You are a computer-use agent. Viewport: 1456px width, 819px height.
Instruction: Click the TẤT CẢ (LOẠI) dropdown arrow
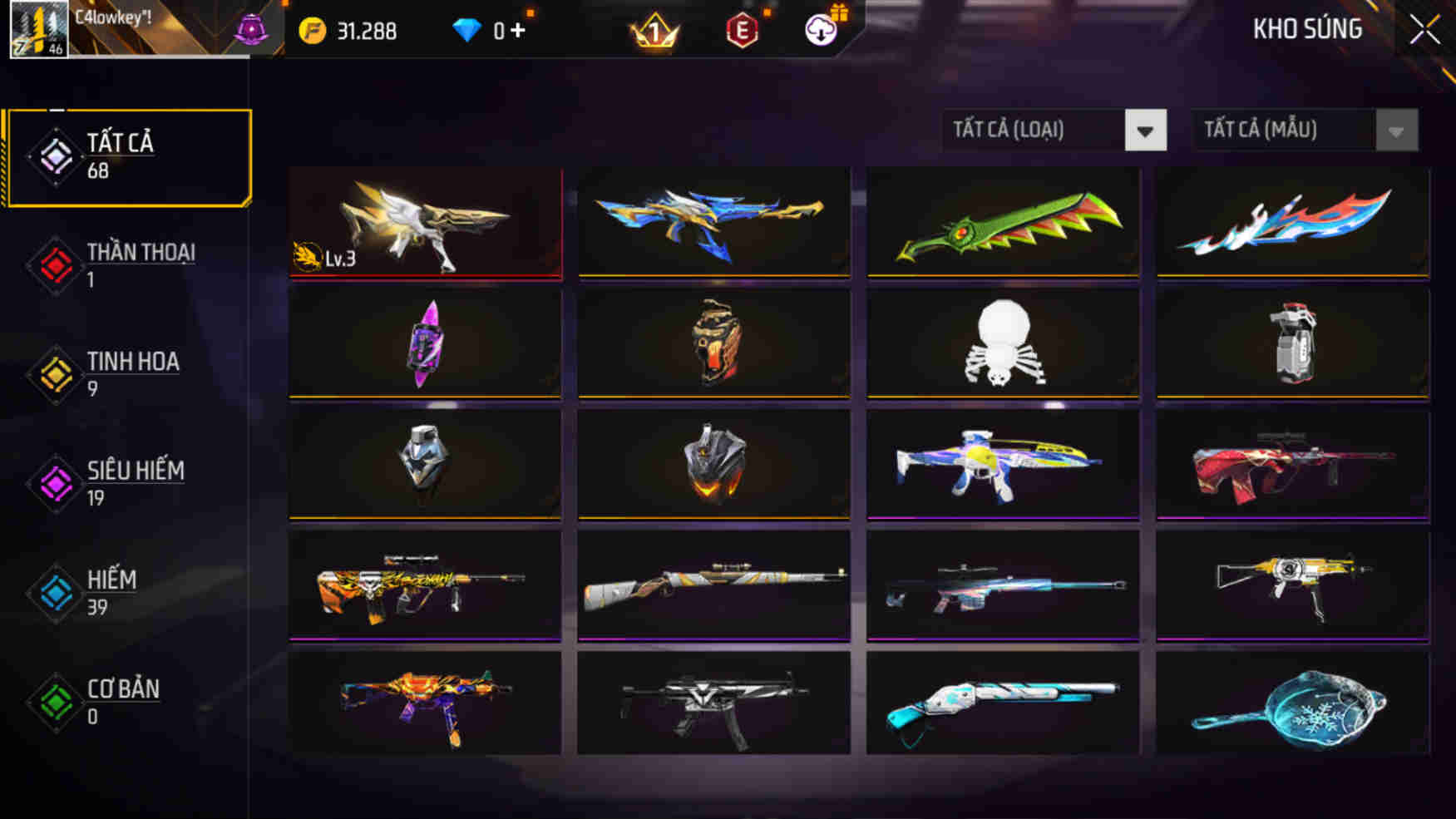coord(1145,130)
